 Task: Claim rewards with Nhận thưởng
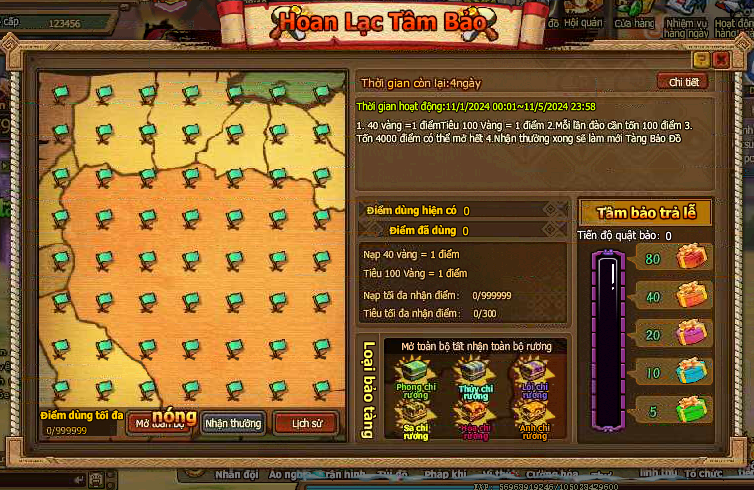233,423
